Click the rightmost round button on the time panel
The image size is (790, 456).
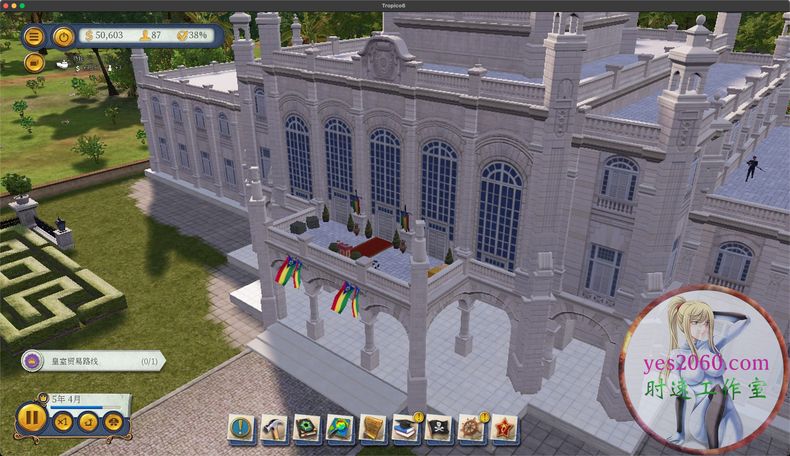(x=111, y=423)
